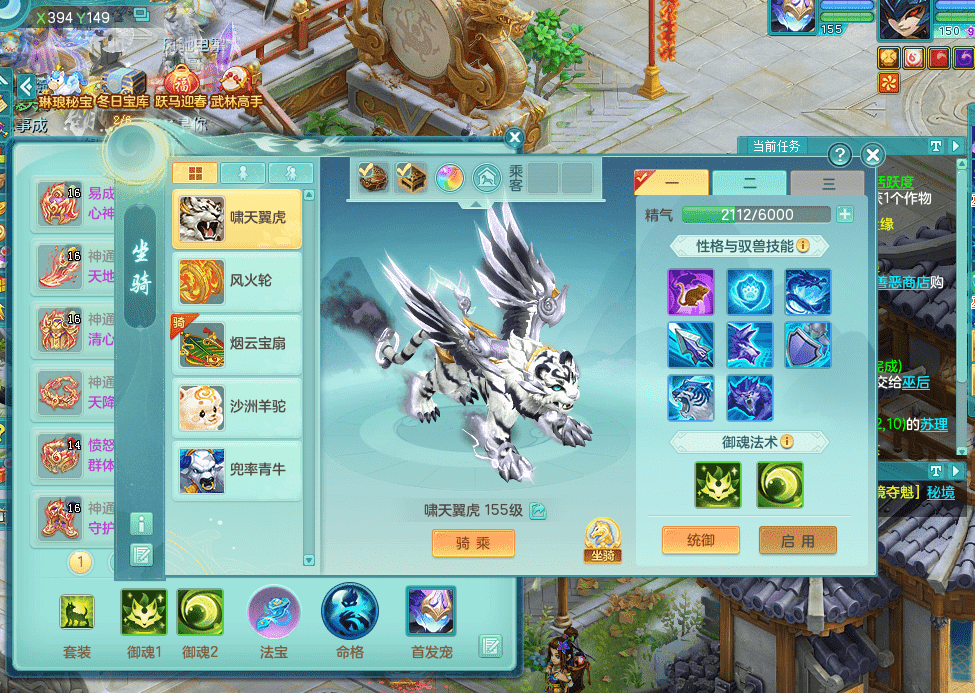Select 啸天翼虎 mount in list

237,219
